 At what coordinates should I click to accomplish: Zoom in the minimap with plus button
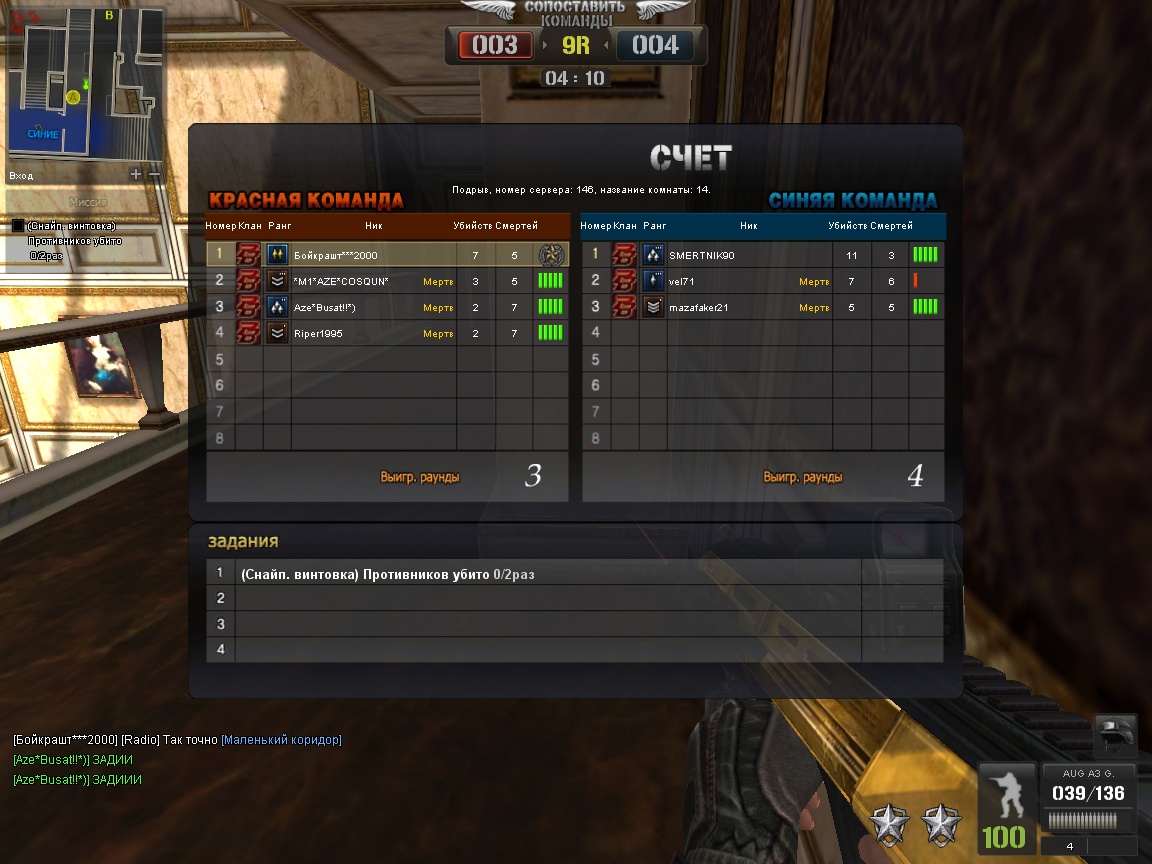pos(136,174)
